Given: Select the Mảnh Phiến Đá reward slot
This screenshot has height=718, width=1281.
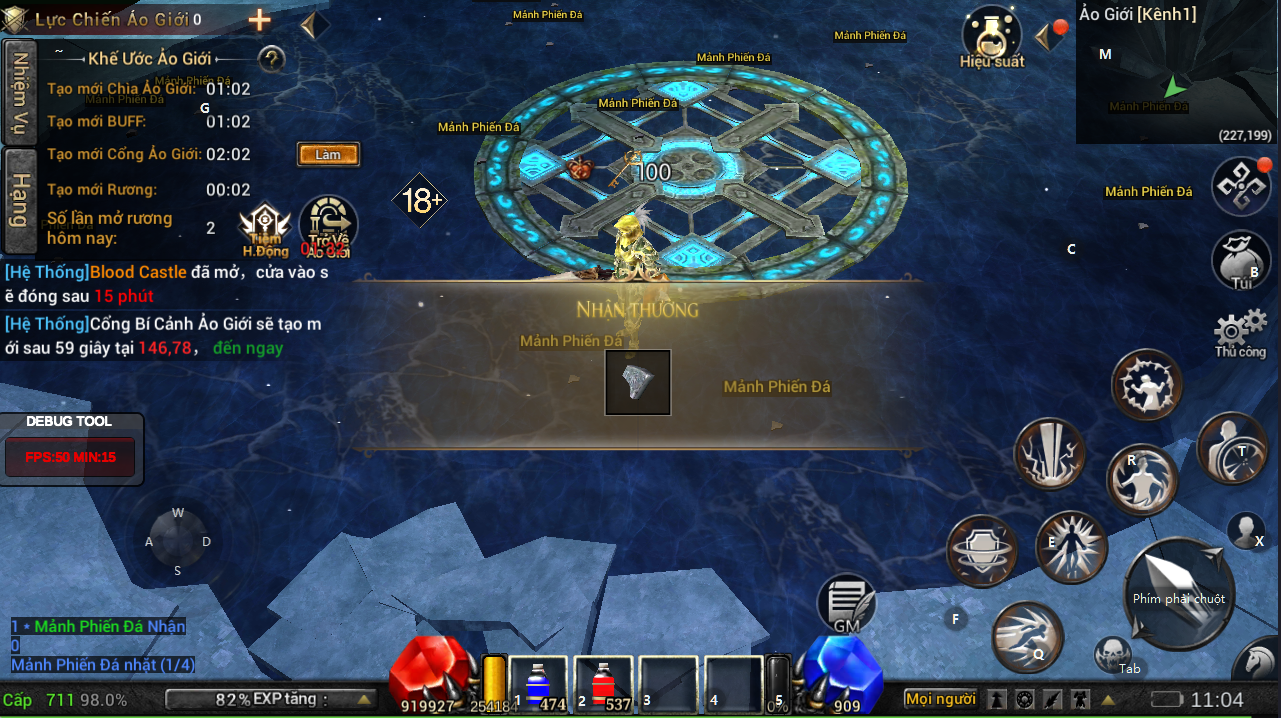Looking at the screenshot, I should 638,382.
